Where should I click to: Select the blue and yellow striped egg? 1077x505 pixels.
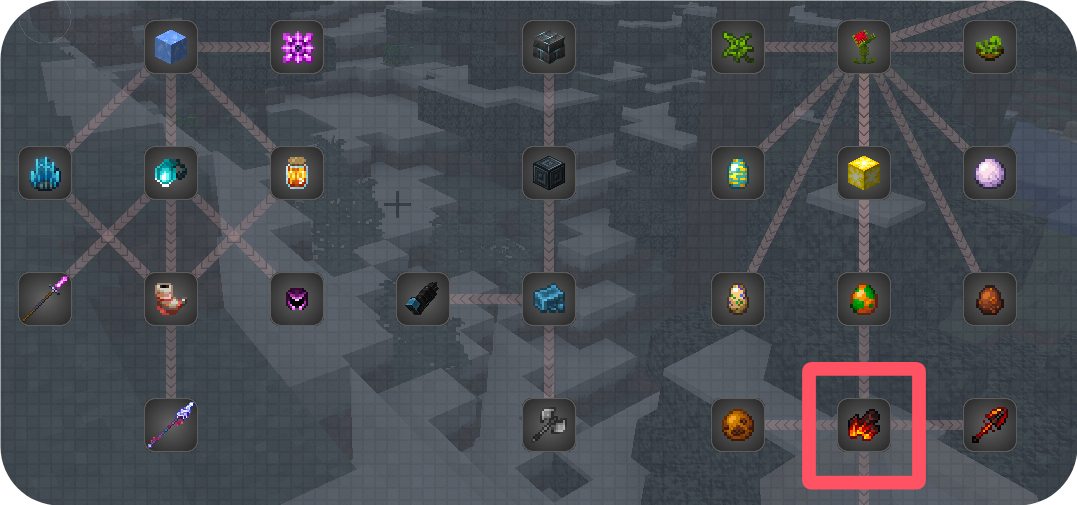click(x=738, y=173)
